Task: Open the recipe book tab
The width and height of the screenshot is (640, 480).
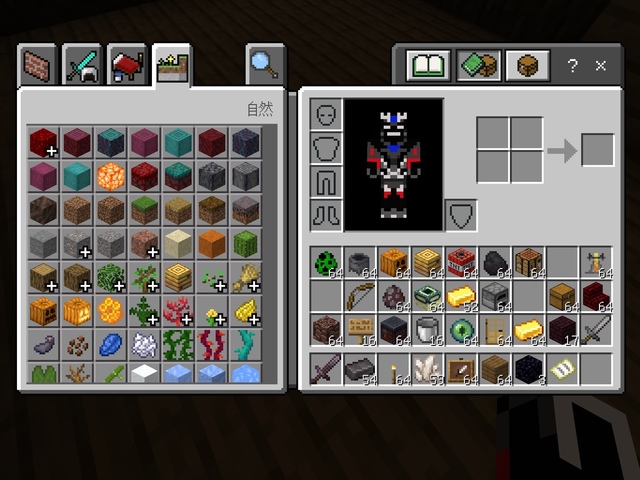Action: tap(427, 66)
